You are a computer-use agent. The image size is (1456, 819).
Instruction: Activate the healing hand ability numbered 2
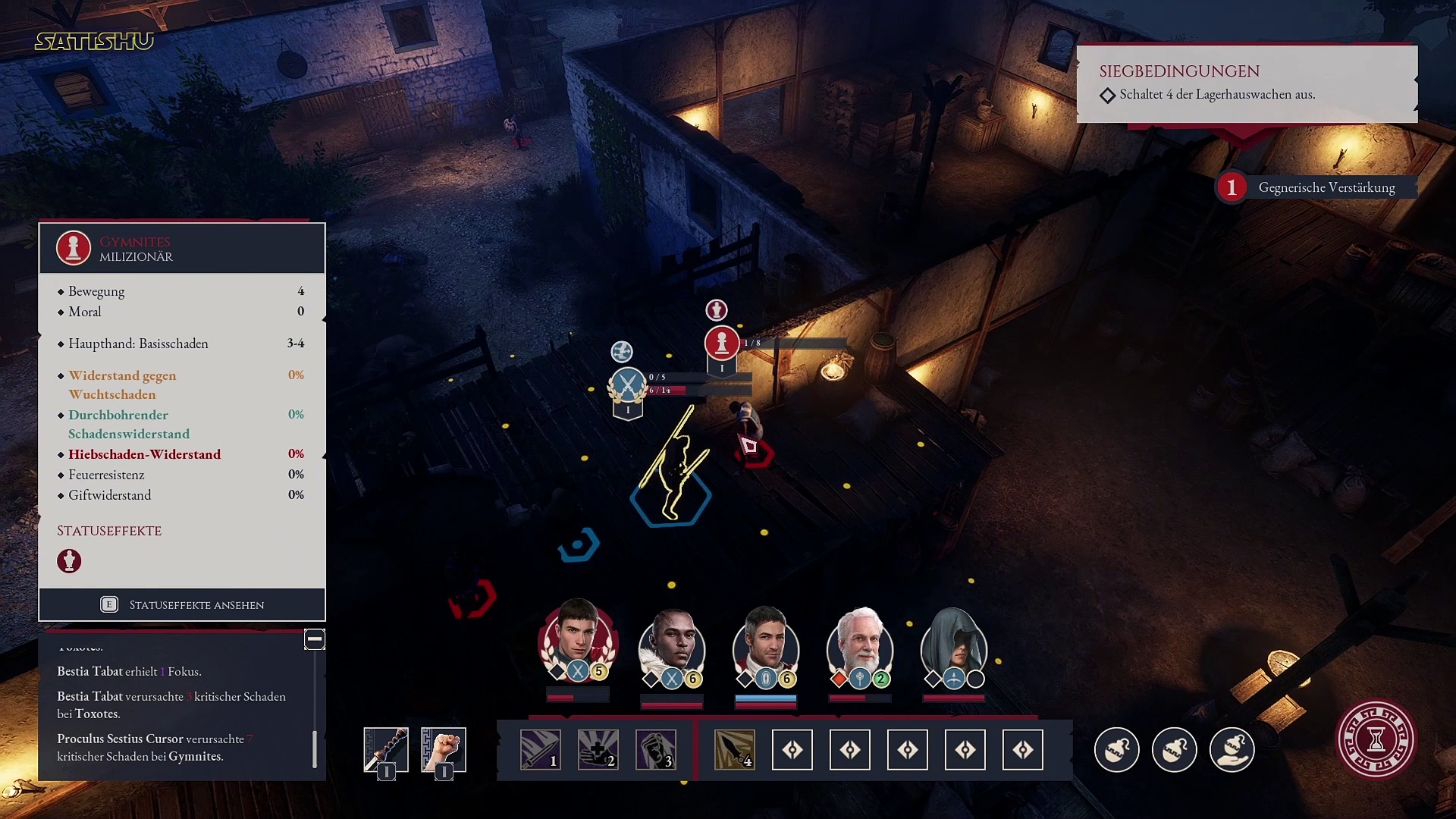(x=598, y=749)
